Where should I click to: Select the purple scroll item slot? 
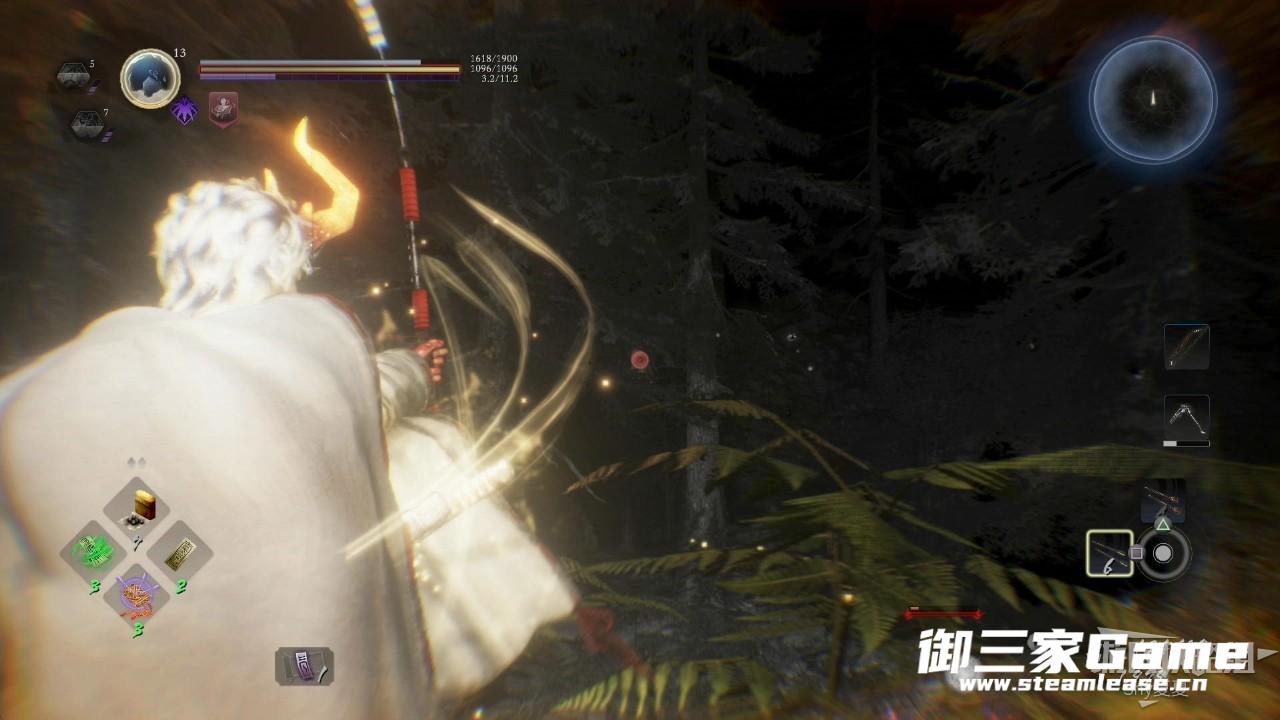click(304, 666)
